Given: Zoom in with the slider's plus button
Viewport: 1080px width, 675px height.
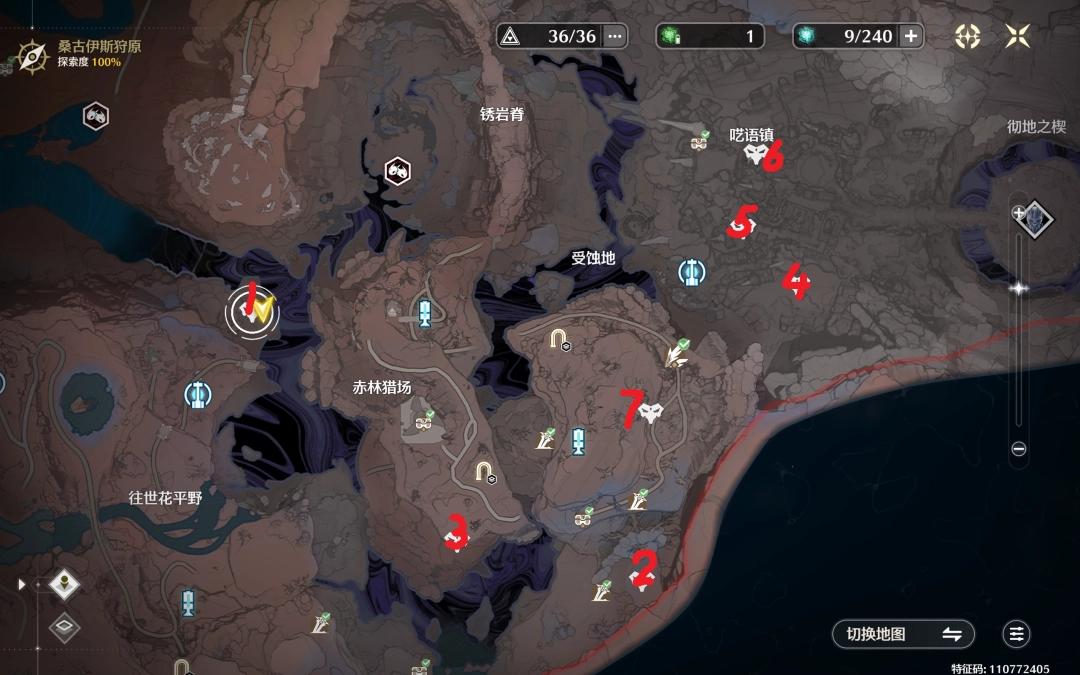Looking at the screenshot, I should click(x=1019, y=212).
